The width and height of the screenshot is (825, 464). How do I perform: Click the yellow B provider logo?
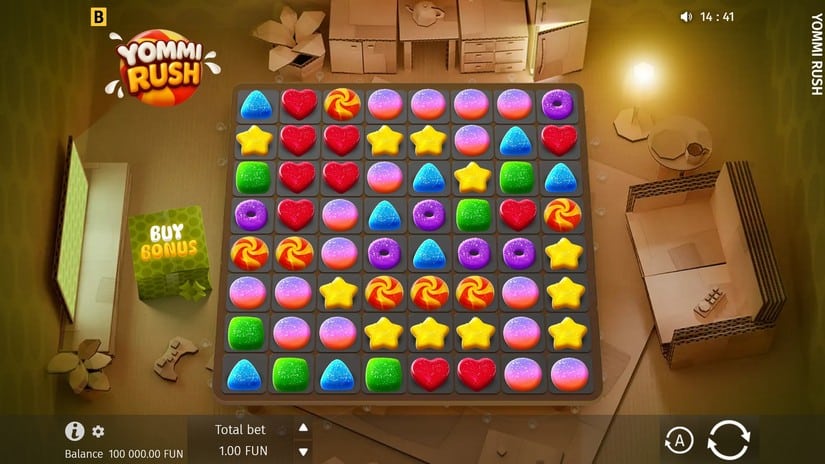pos(98,16)
